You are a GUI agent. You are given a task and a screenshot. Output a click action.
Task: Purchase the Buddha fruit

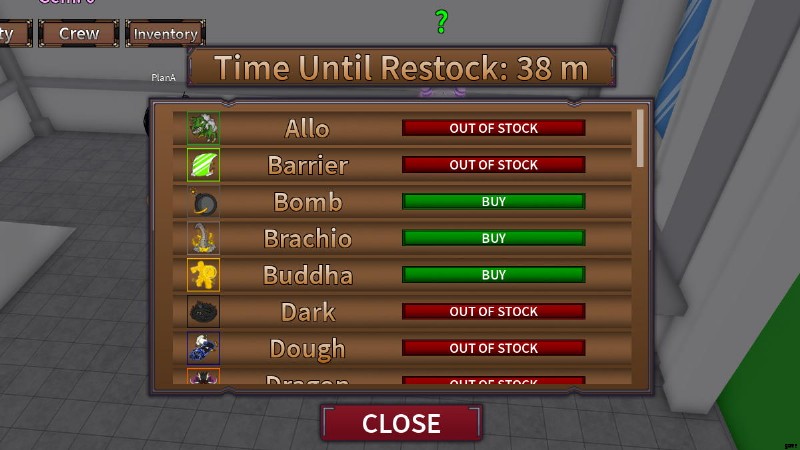[x=493, y=274]
